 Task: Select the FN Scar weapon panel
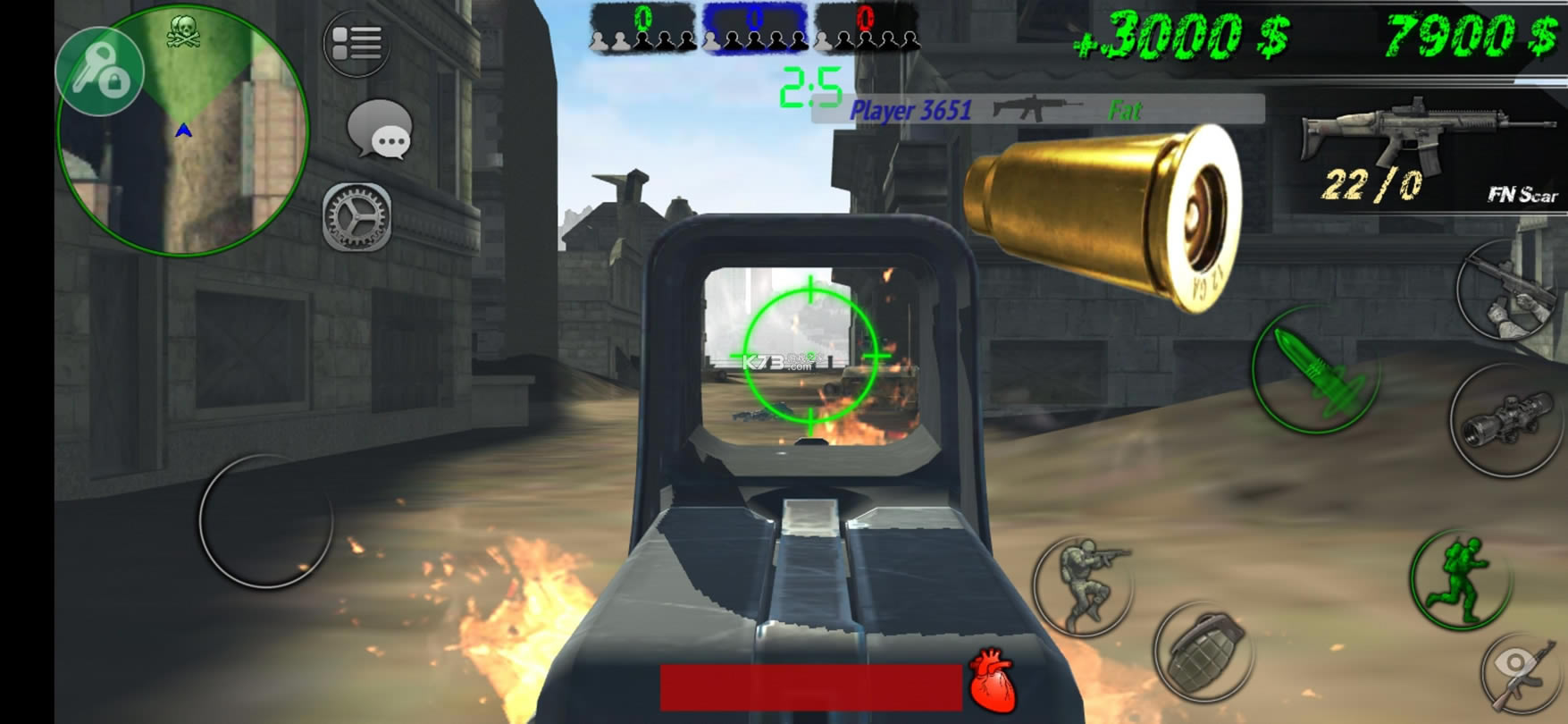point(1428,152)
